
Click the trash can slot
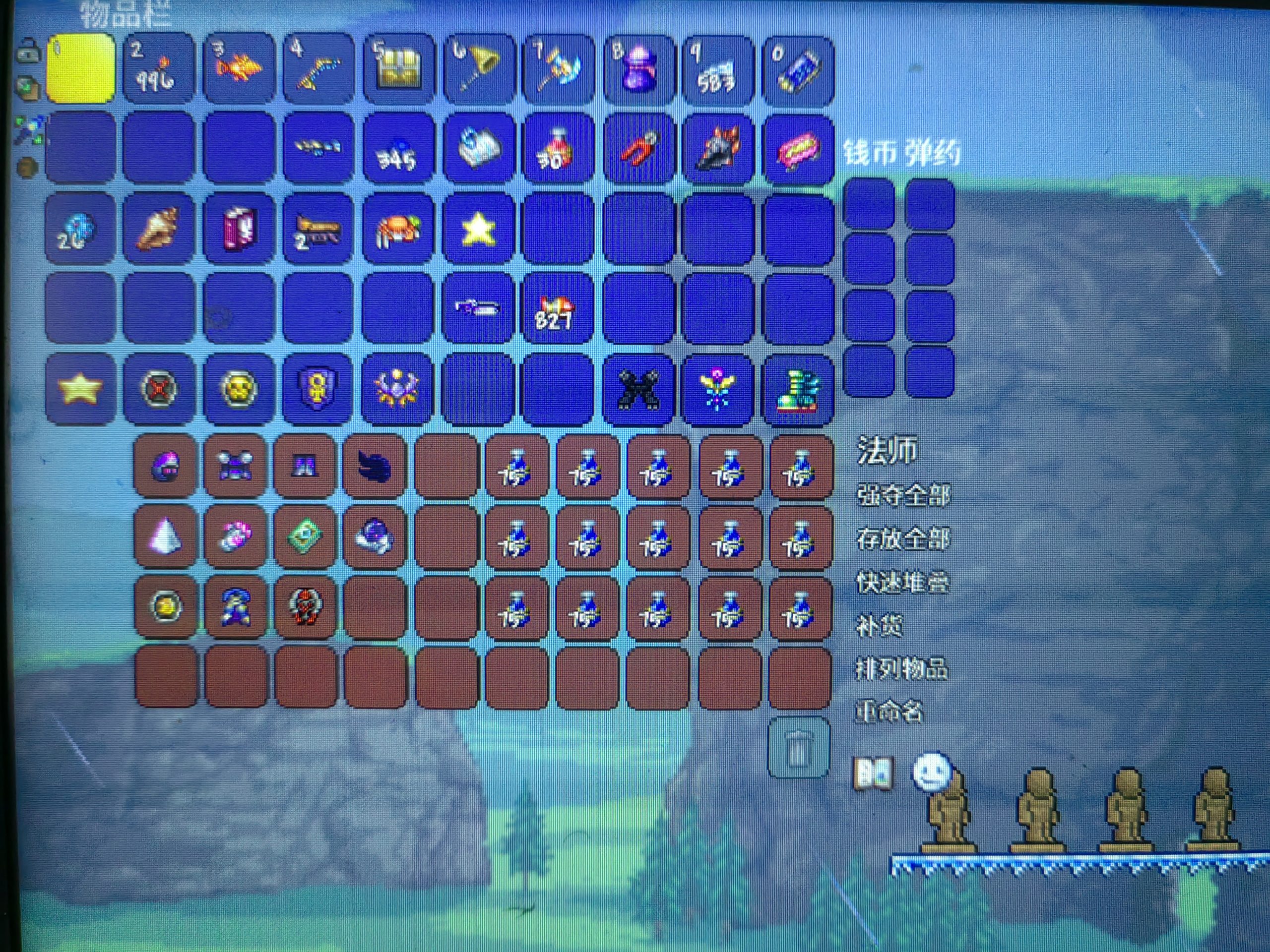tap(798, 748)
